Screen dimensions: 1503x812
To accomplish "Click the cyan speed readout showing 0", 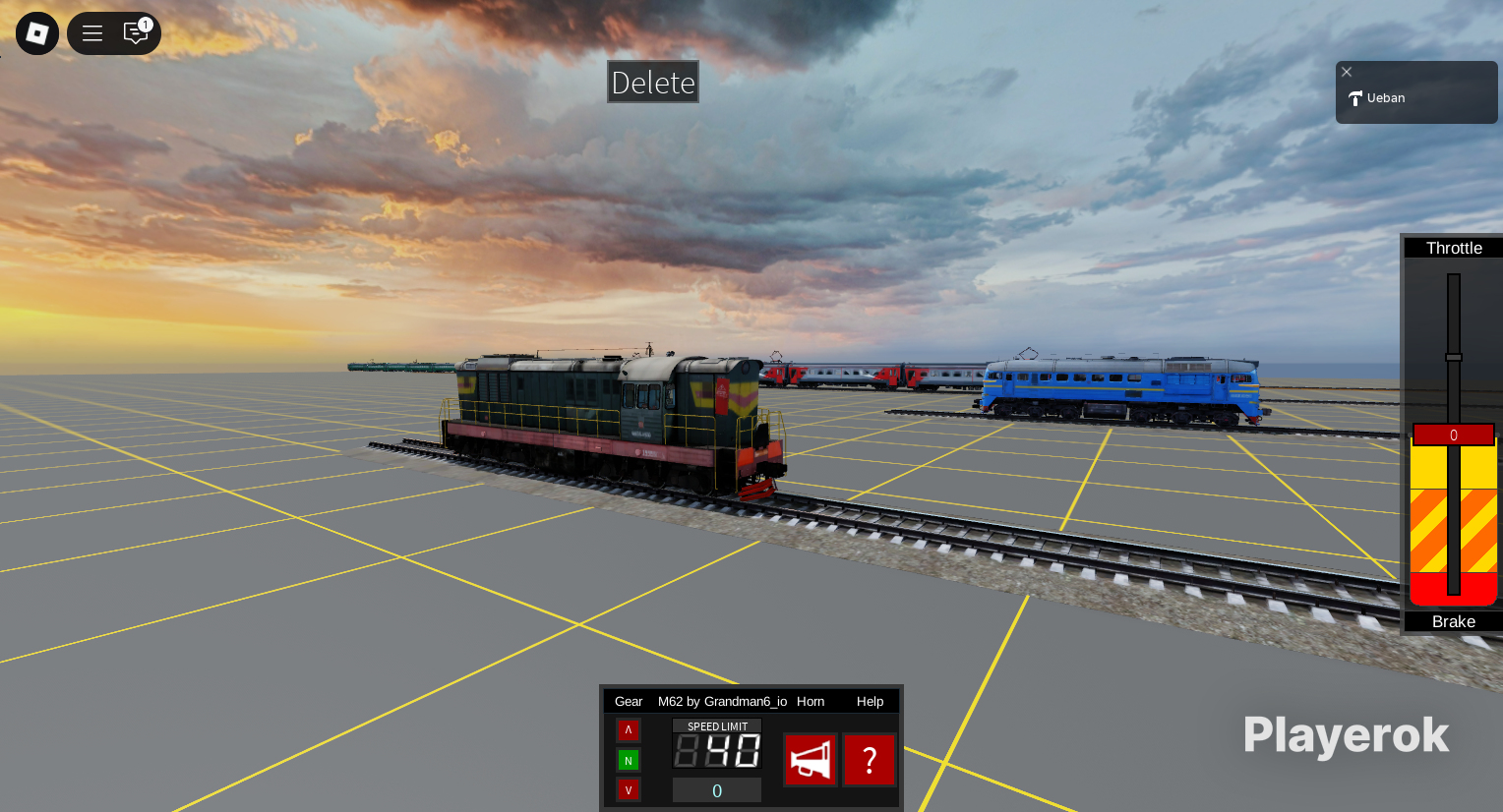I will click(x=716, y=789).
